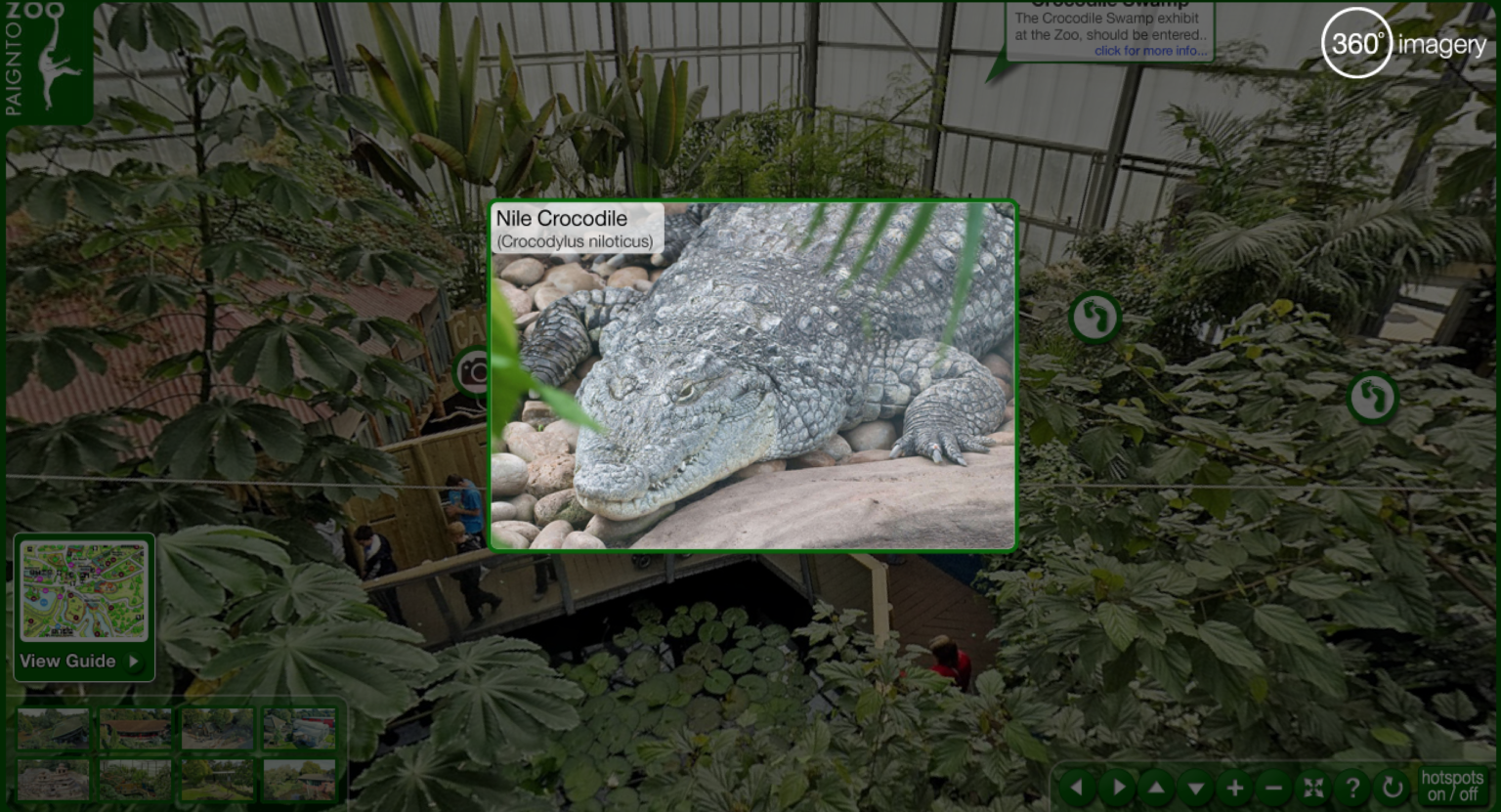Select the first panorama thumbnail bottom-left

tap(53, 728)
